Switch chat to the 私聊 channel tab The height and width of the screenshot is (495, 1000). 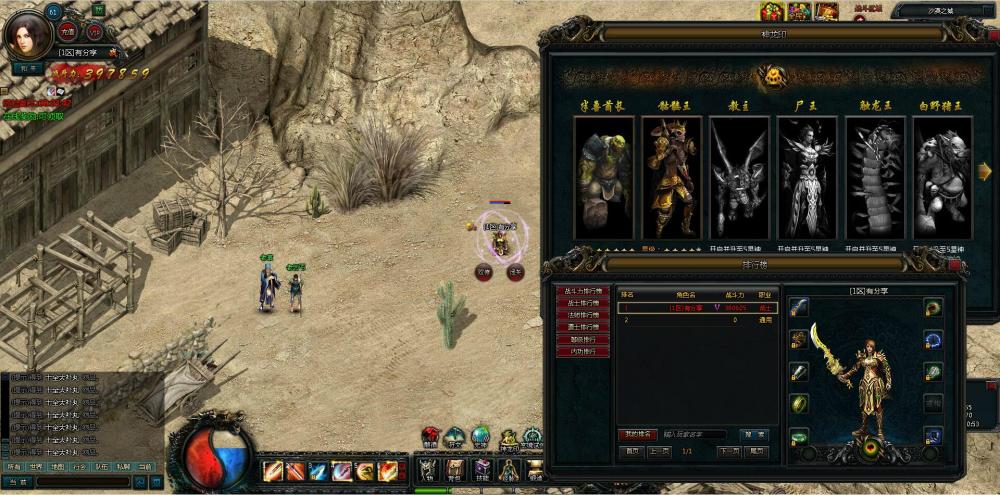(123, 467)
